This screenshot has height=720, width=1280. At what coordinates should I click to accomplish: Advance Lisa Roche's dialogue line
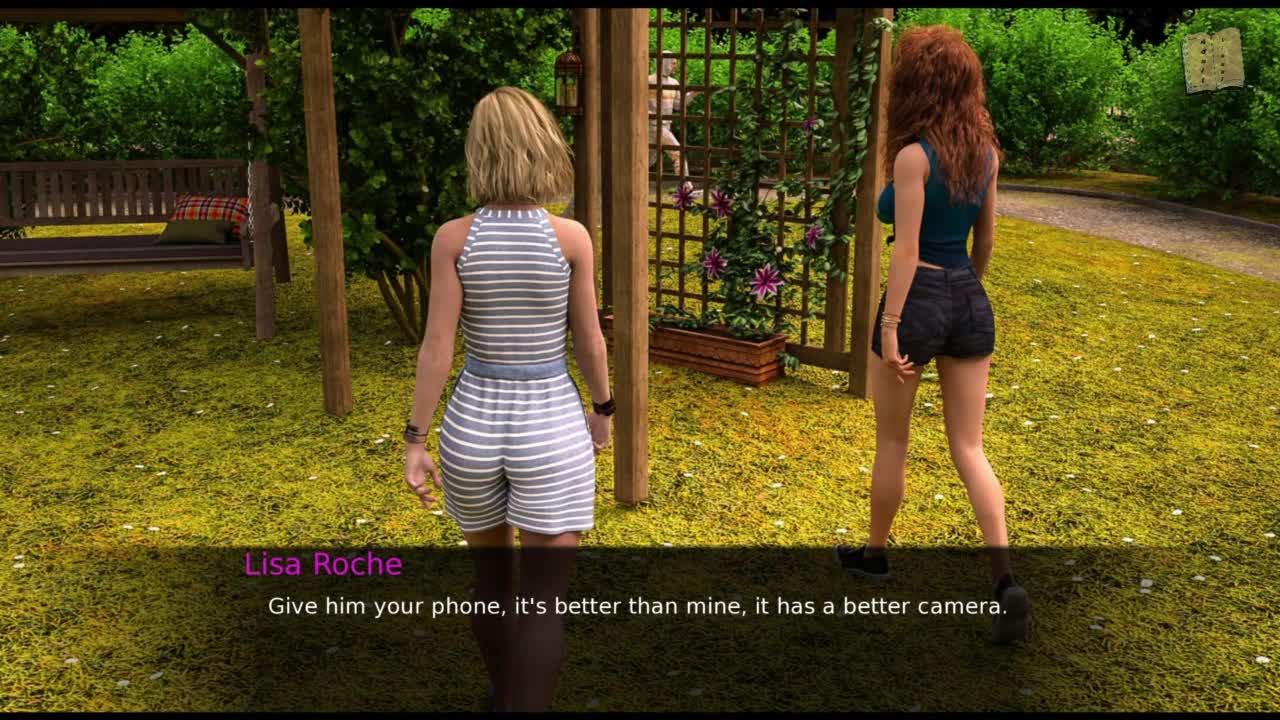[x=636, y=606]
